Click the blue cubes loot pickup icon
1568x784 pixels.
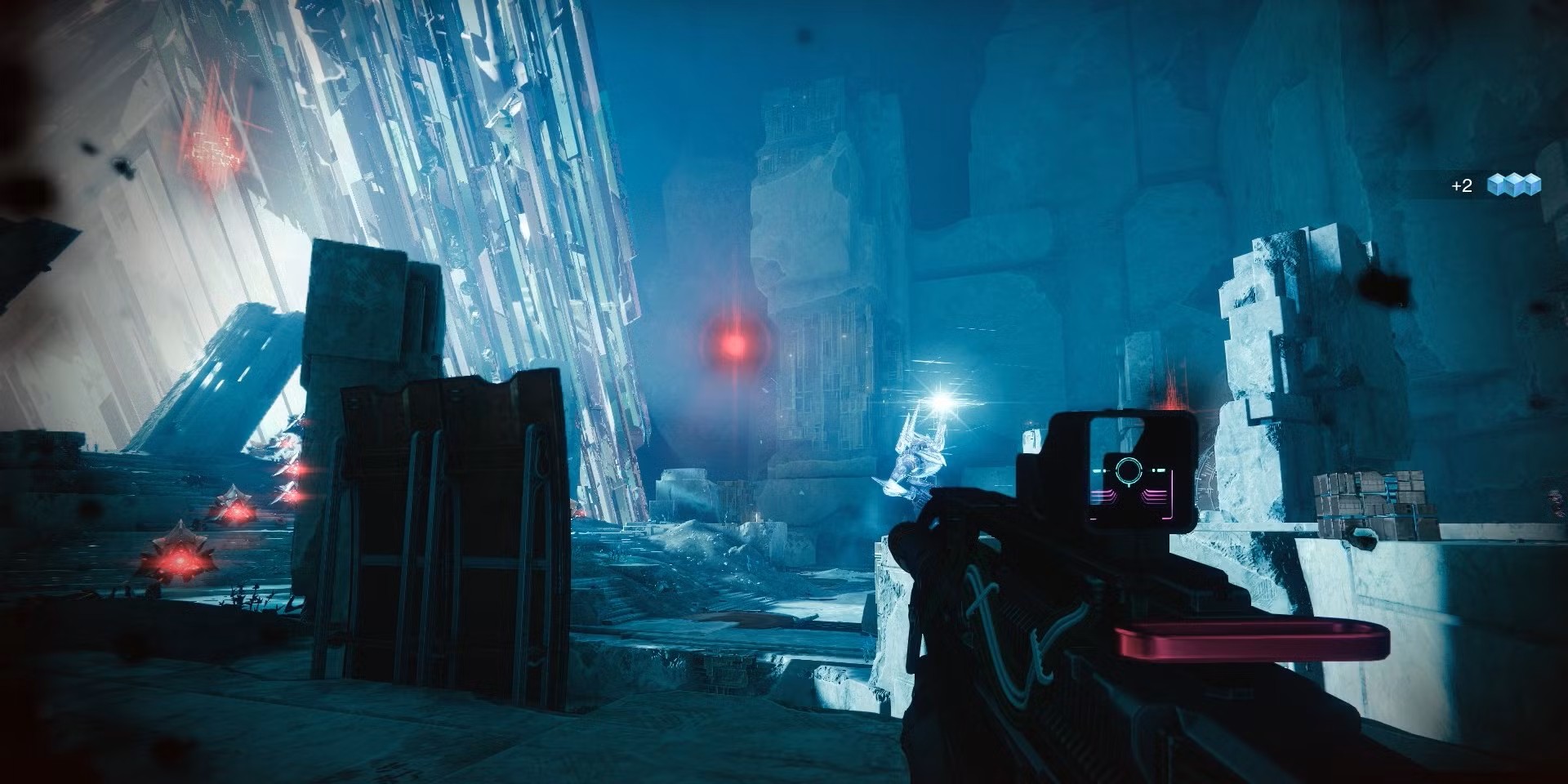point(1513,185)
